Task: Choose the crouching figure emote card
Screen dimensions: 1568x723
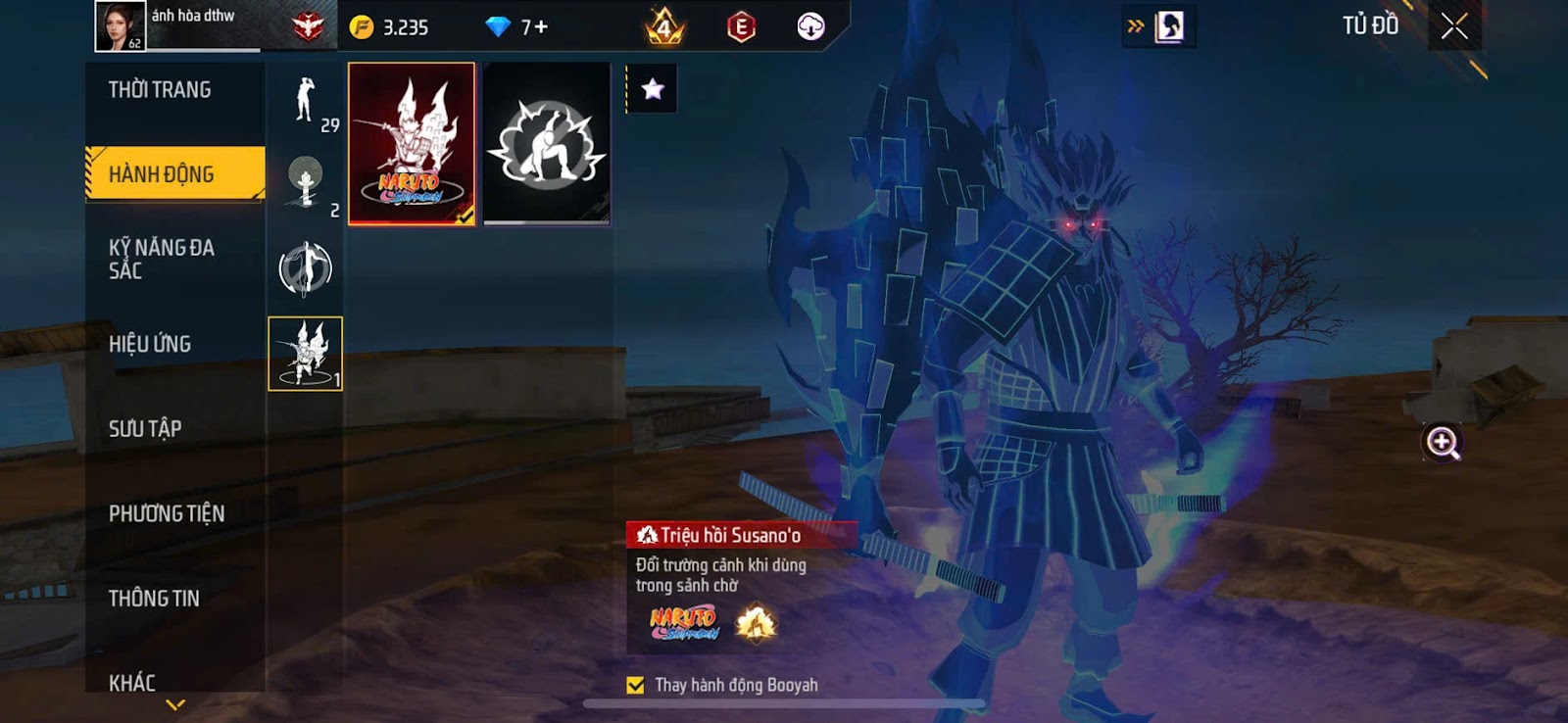Action: (x=547, y=144)
